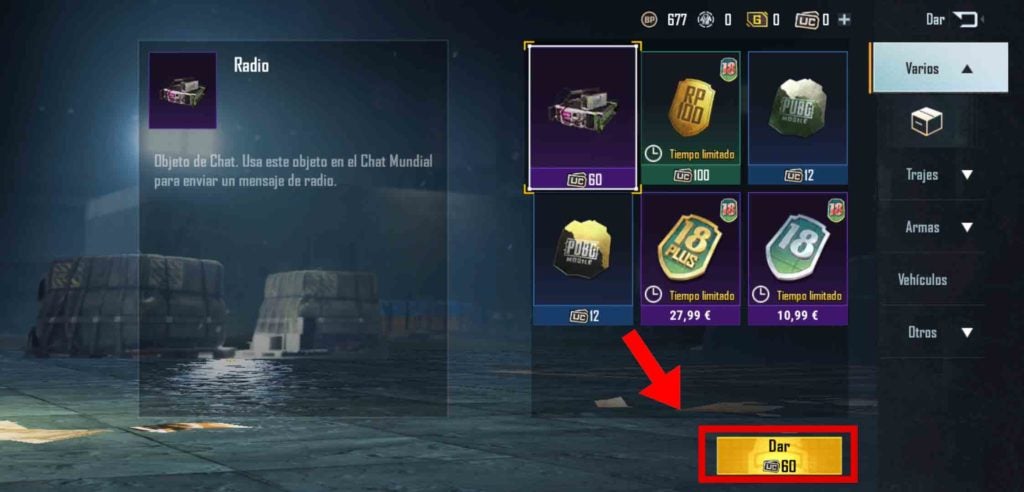
Task: Pick the black and gold PUBG crate
Action: [583, 254]
